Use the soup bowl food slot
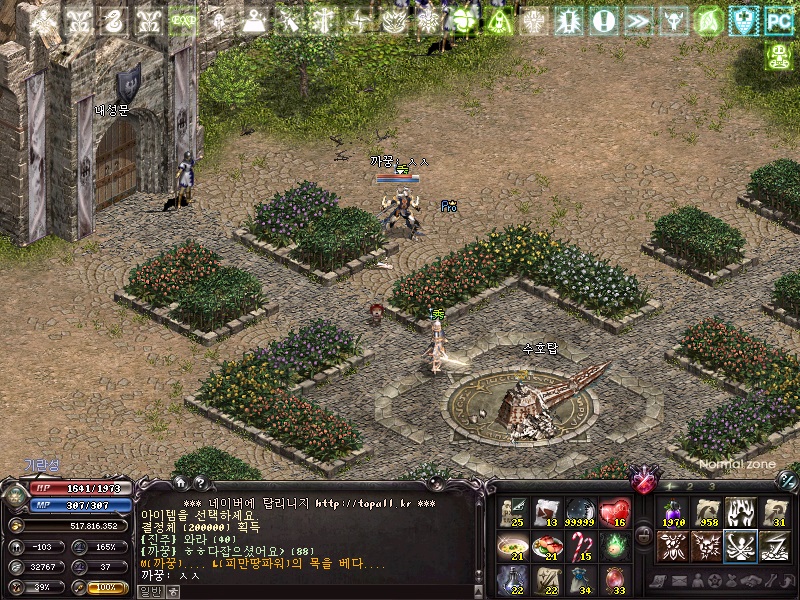The width and height of the screenshot is (800, 600). [x=512, y=546]
